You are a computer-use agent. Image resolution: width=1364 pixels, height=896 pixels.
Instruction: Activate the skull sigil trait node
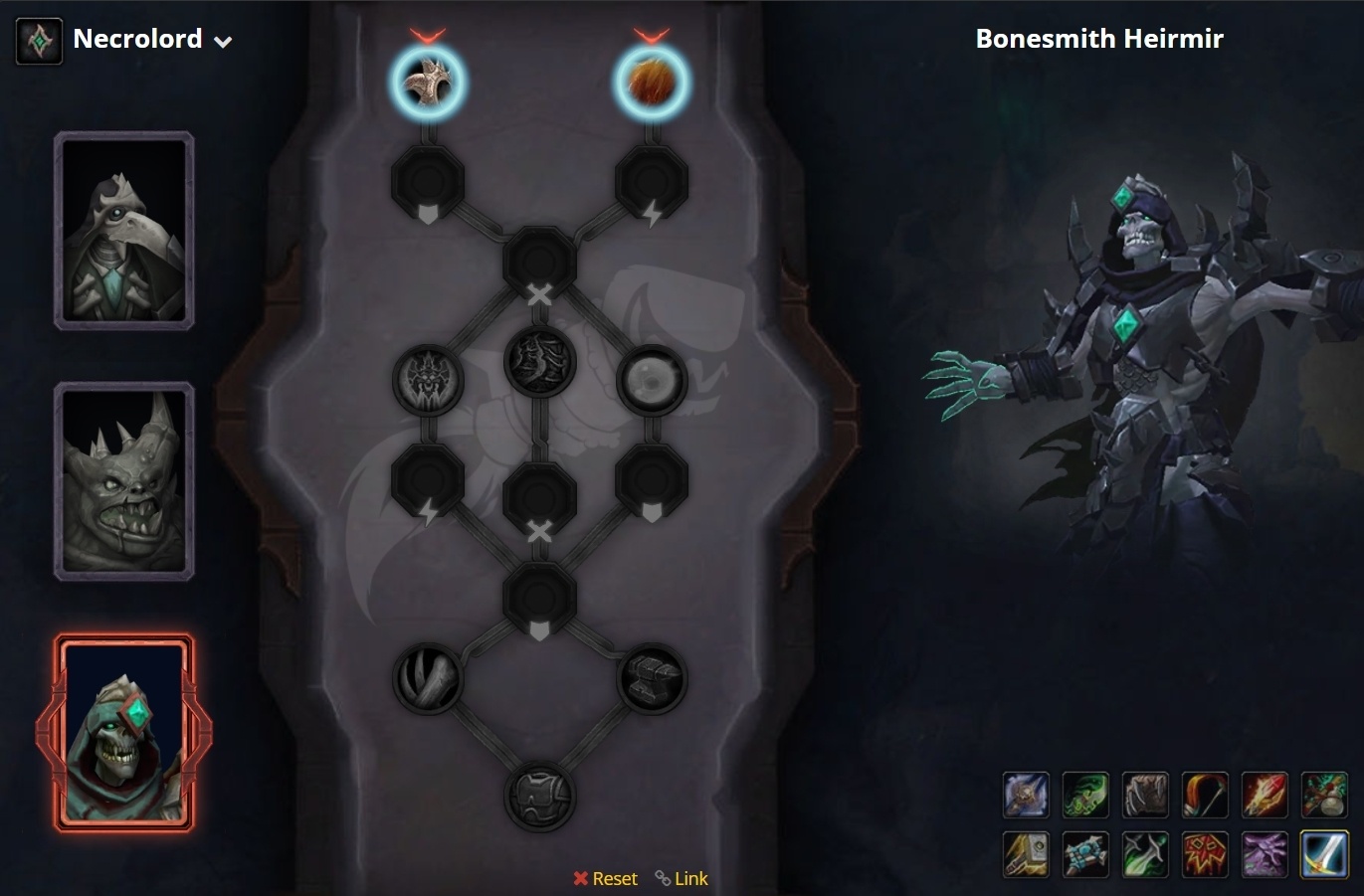428,383
